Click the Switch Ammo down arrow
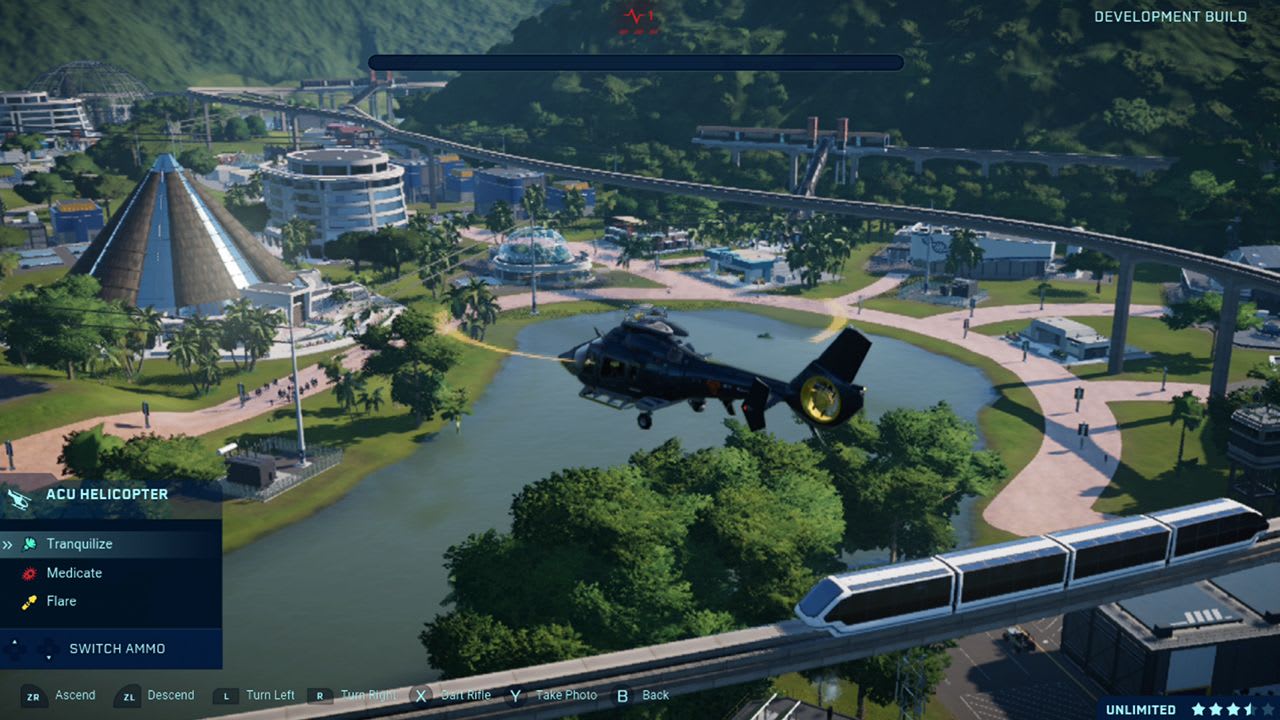This screenshot has height=720, width=1280. (x=49, y=658)
